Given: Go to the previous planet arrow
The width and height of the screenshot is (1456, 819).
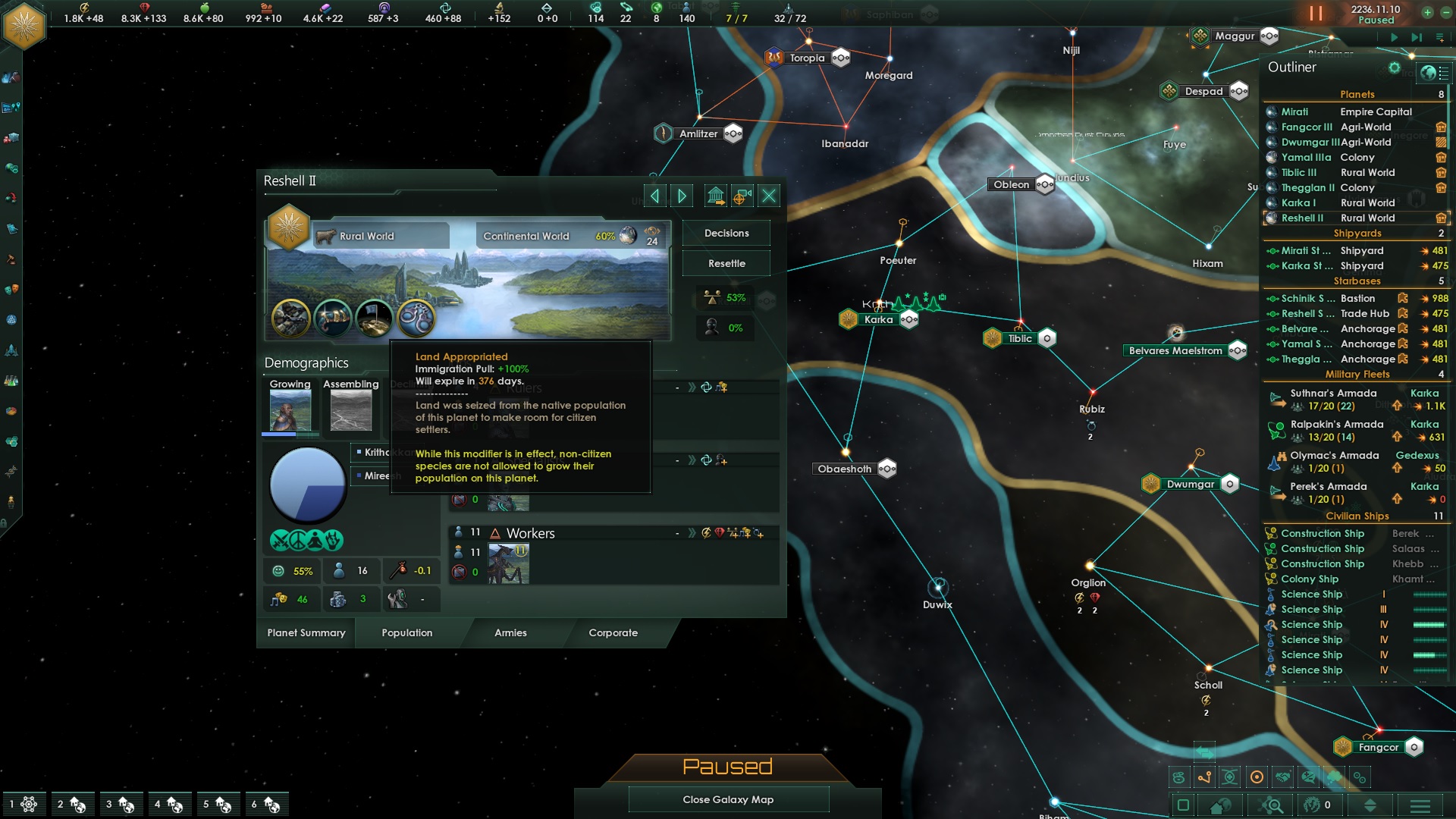Looking at the screenshot, I should coord(655,196).
